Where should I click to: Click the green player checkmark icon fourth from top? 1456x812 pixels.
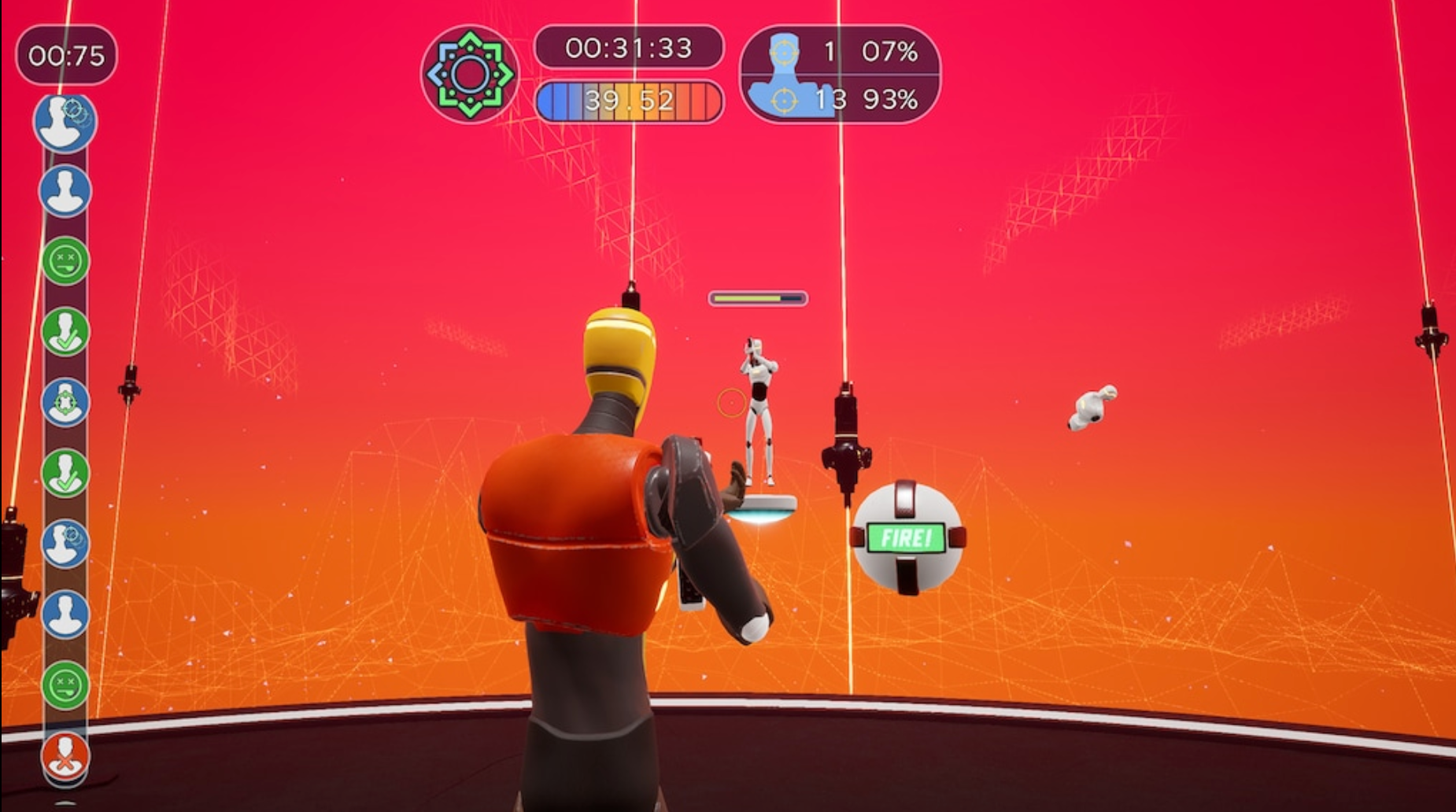pos(67,333)
